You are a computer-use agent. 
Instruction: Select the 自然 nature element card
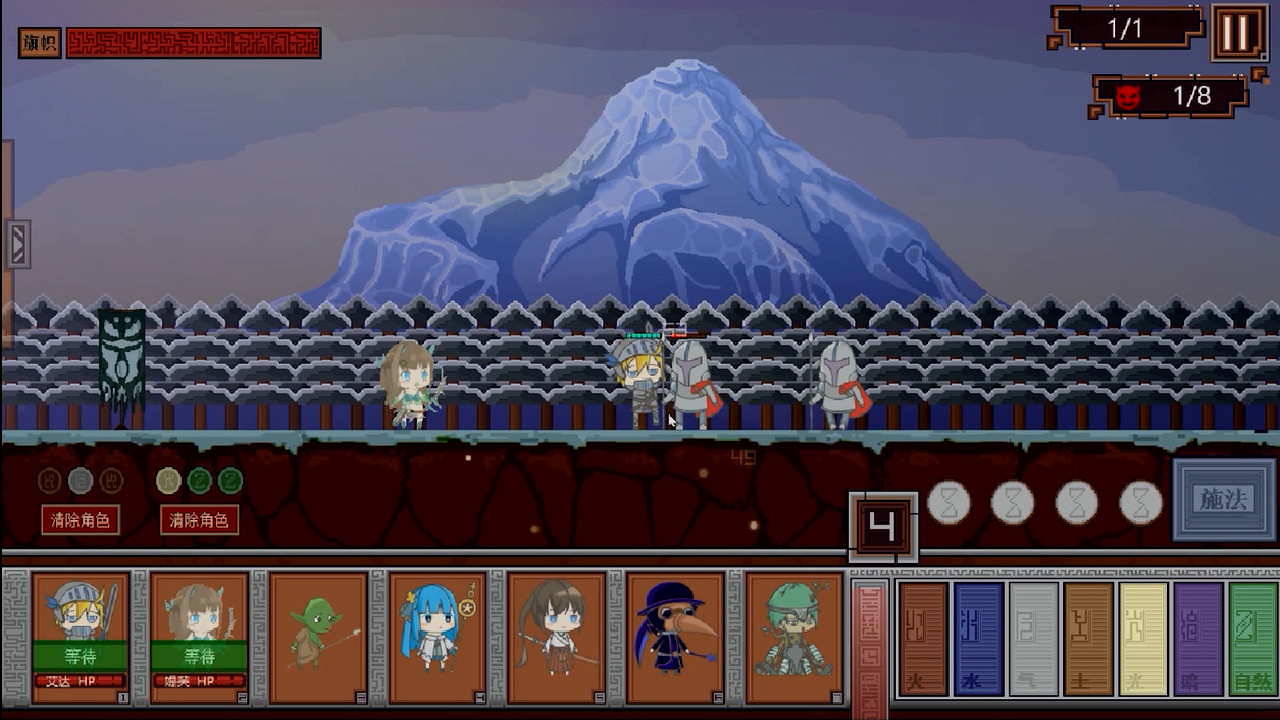point(1251,640)
